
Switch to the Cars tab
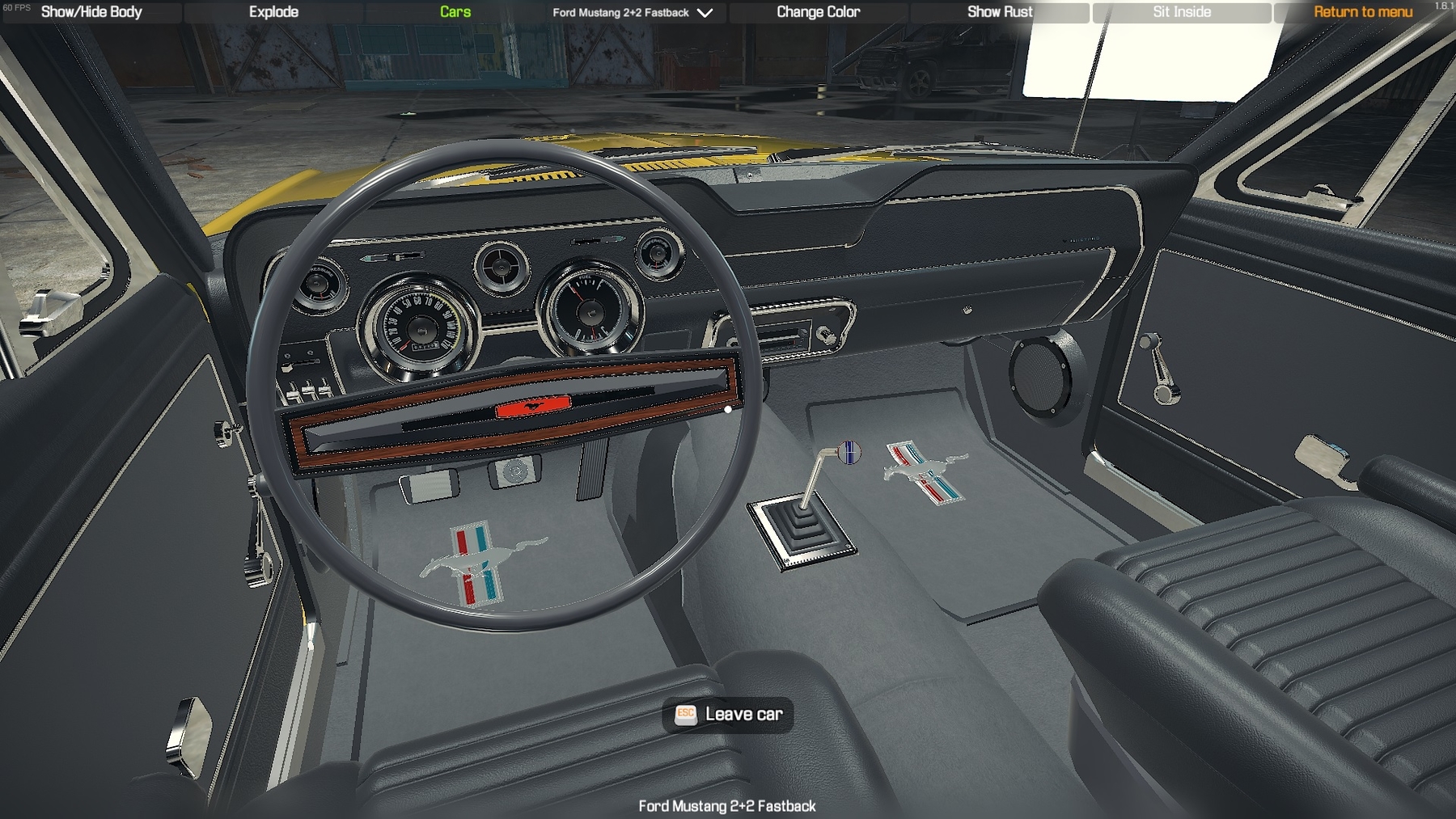tap(455, 12)
